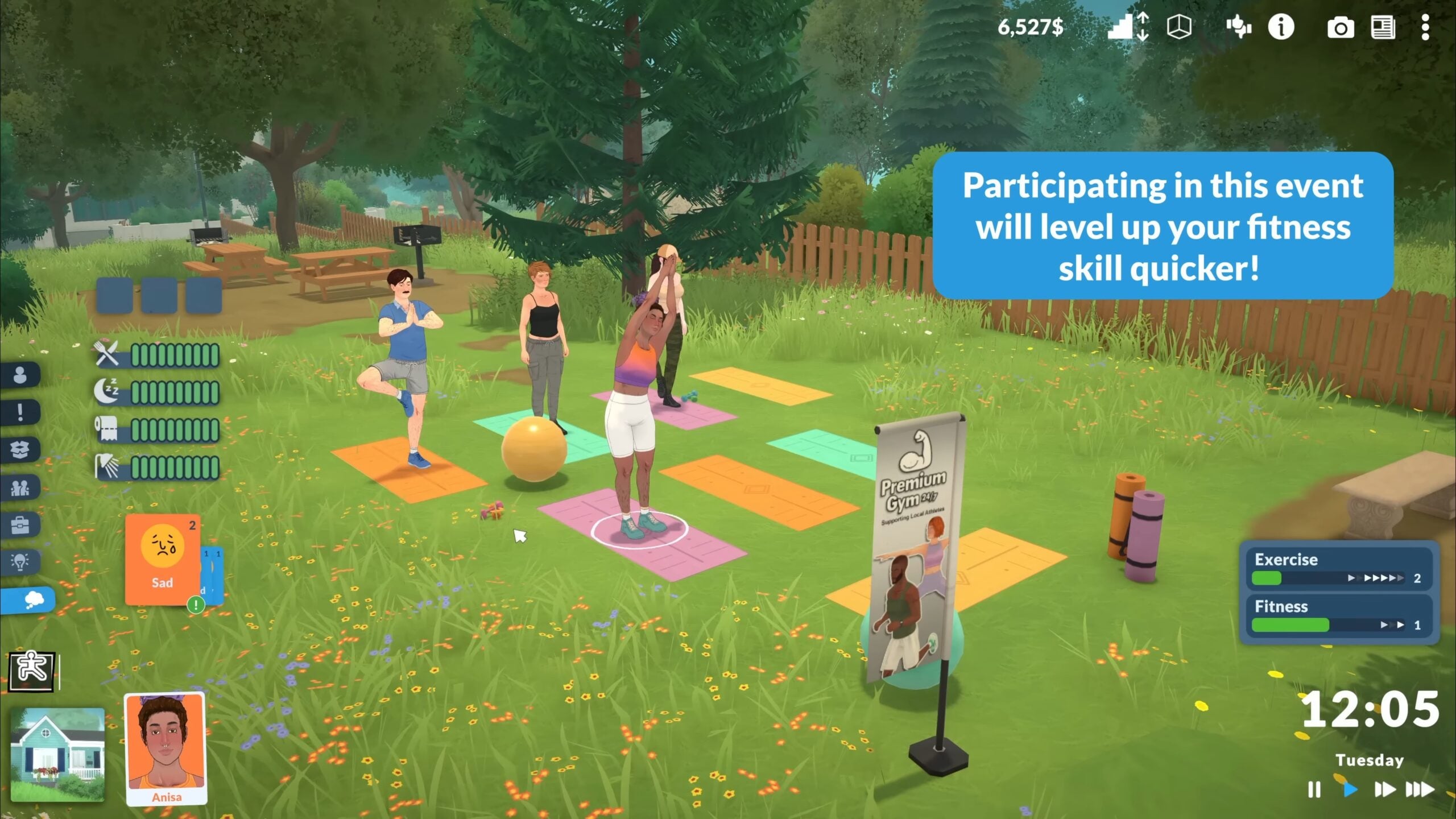
Task: Take a screenshot with the camera icon
Action: point(1341,28)
